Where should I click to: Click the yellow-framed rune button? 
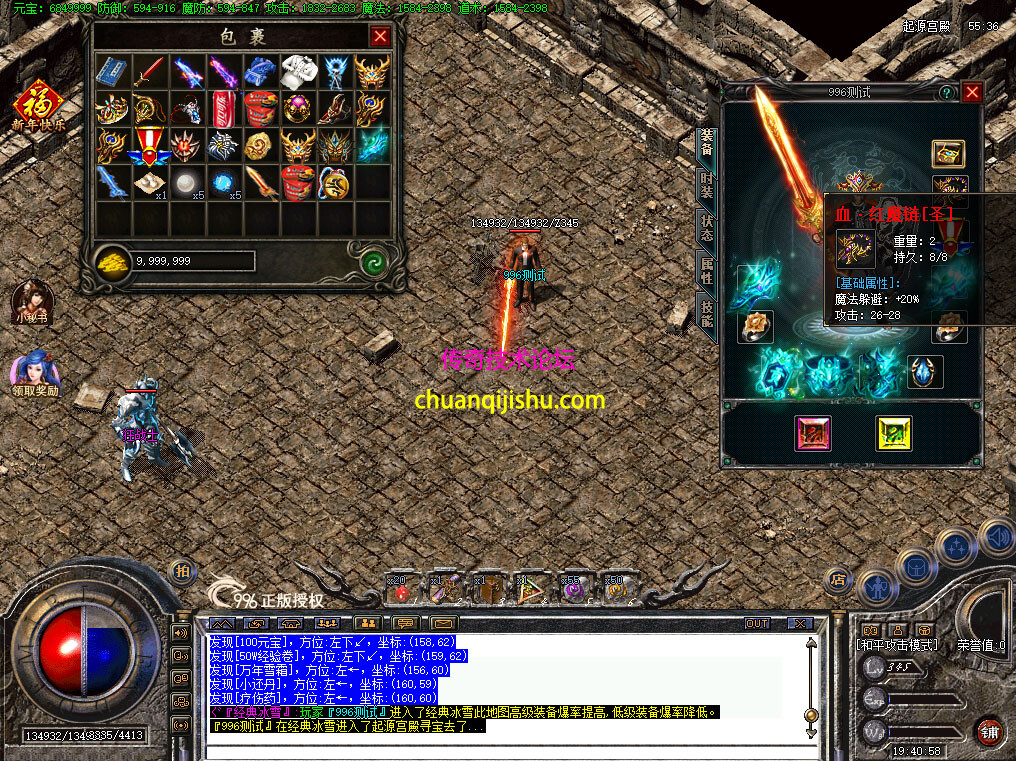click(893, 433)
